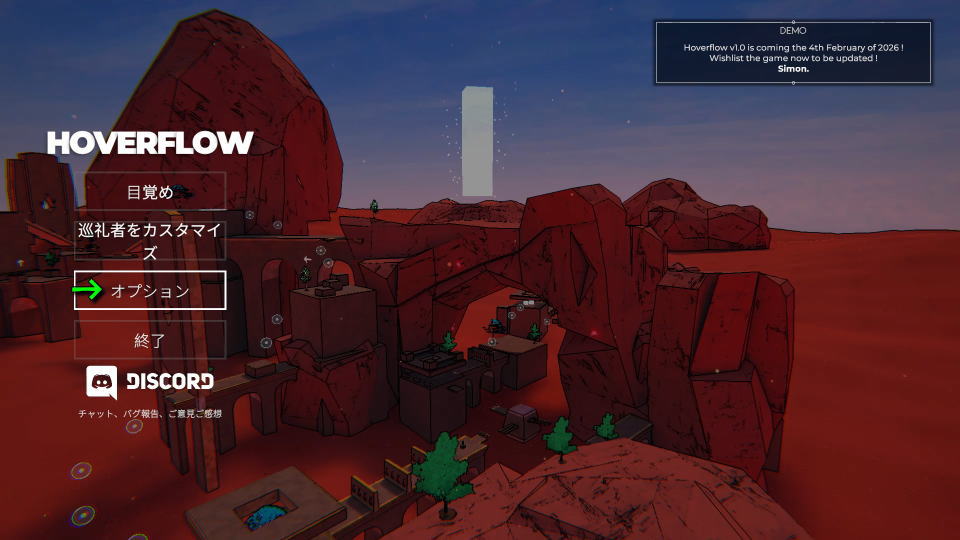The height and width of the screenshot is (540, 960).
Task: Click the demo announcement wishlist banner
Action: coord(793,53)
